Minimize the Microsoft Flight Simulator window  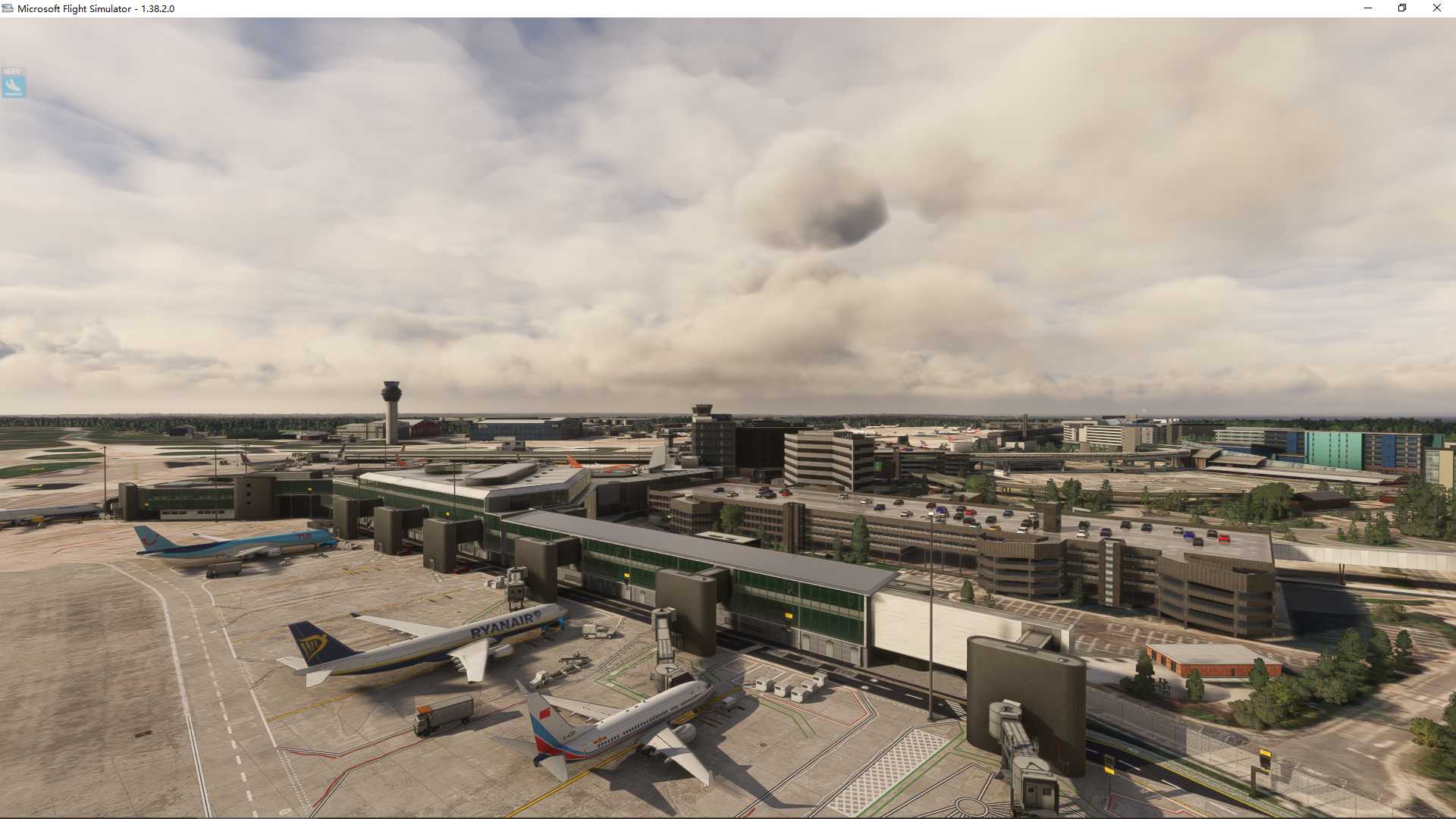pos(1368,8)
